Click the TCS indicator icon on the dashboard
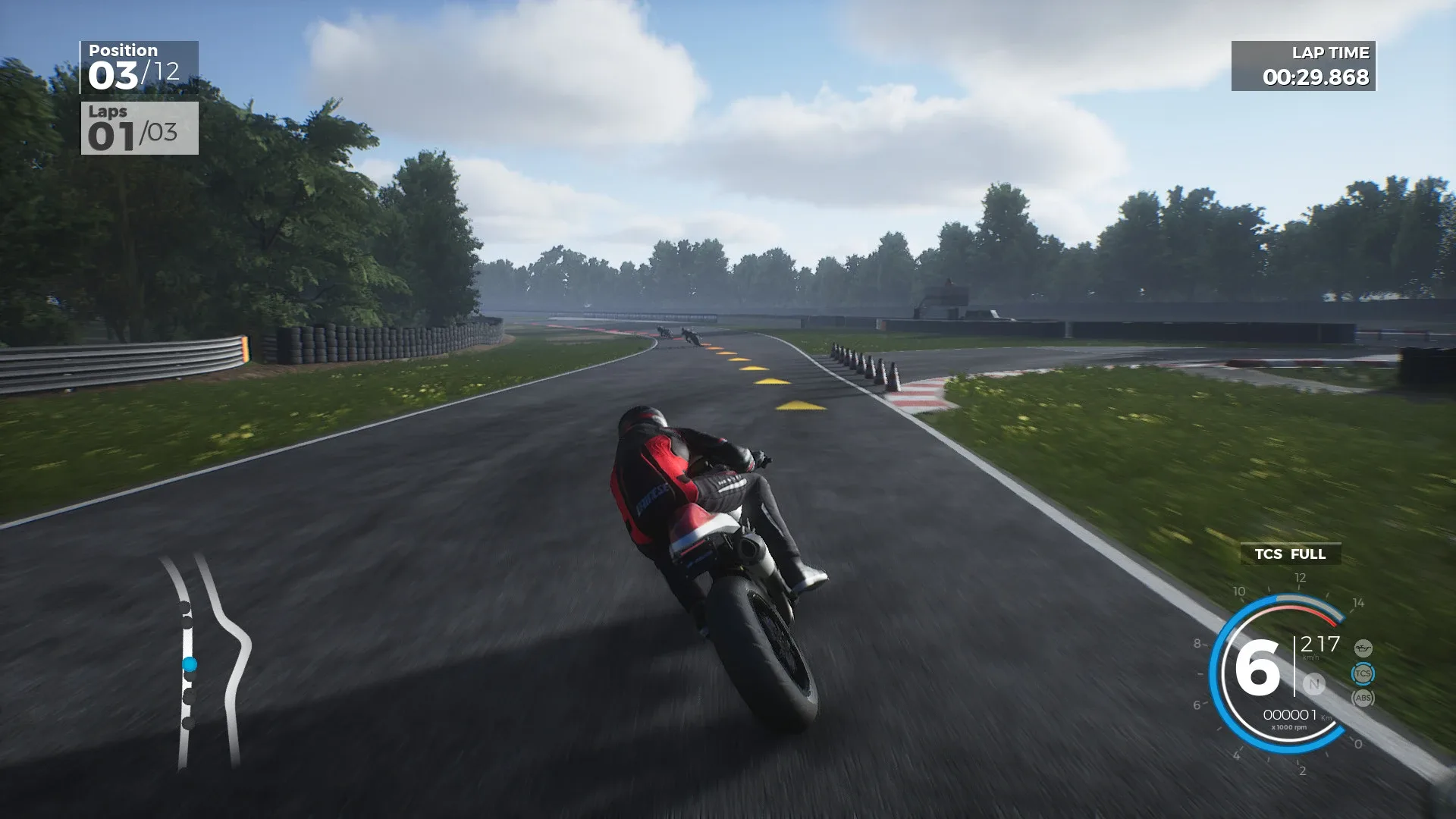 click(1363, 673)
